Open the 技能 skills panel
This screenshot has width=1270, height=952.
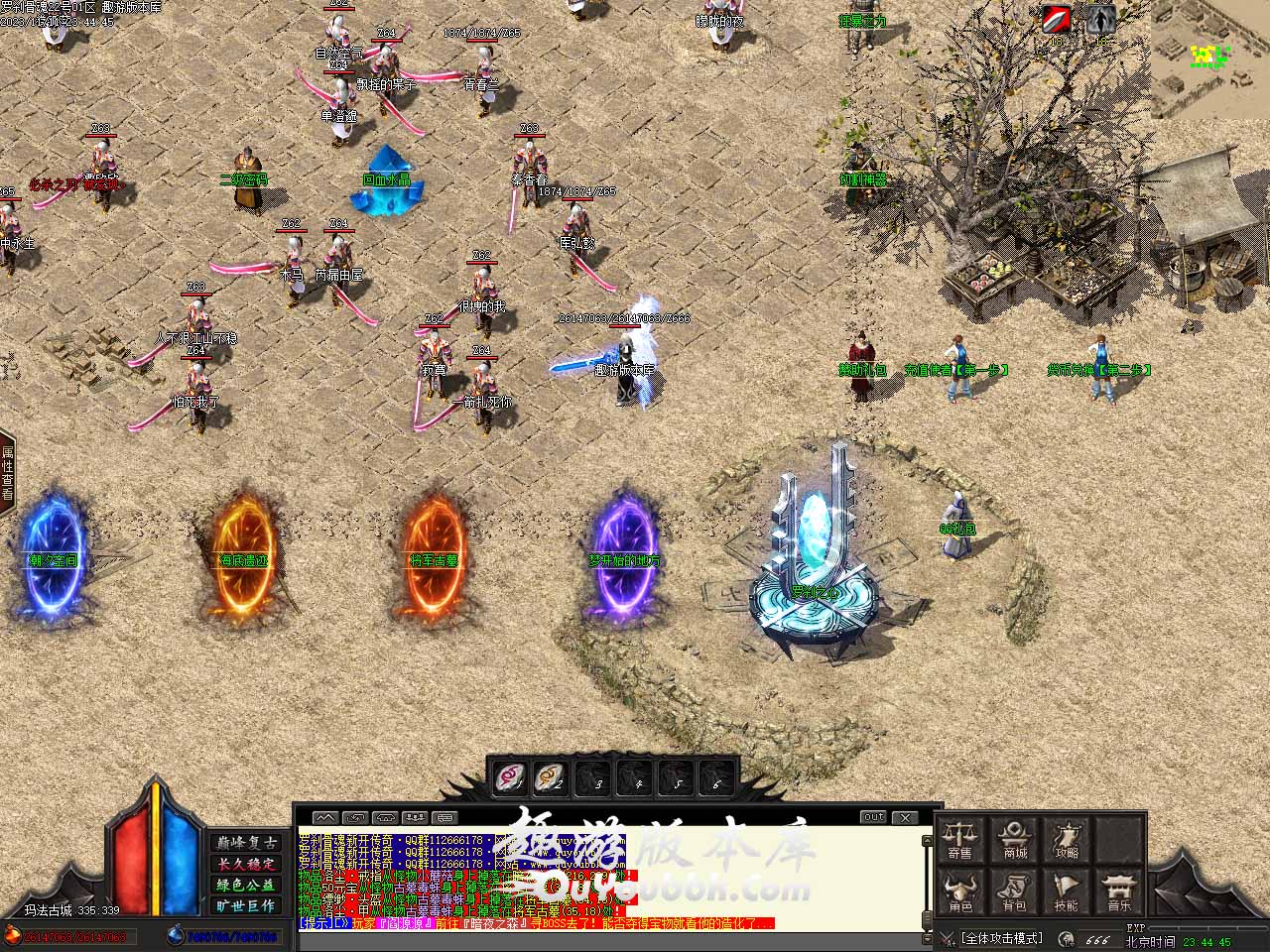click(x=1067, y=892)
